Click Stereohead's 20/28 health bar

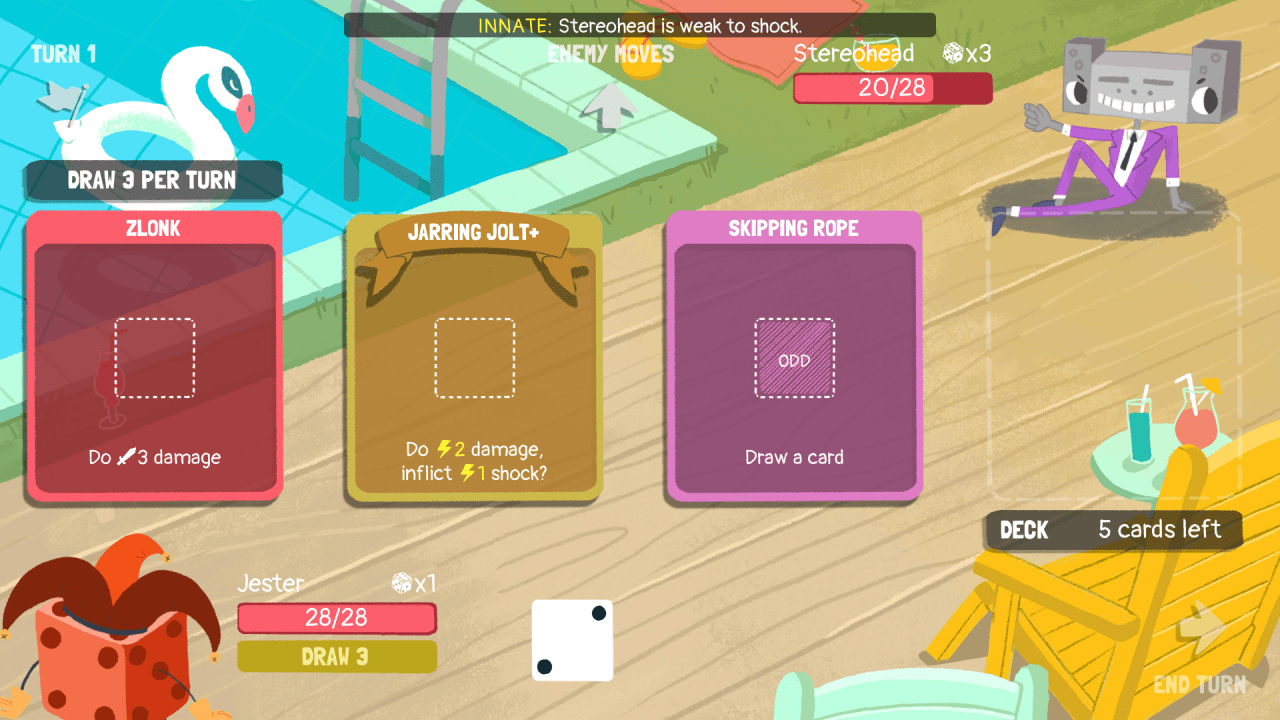pyautogui.click(x=892, y=88)
